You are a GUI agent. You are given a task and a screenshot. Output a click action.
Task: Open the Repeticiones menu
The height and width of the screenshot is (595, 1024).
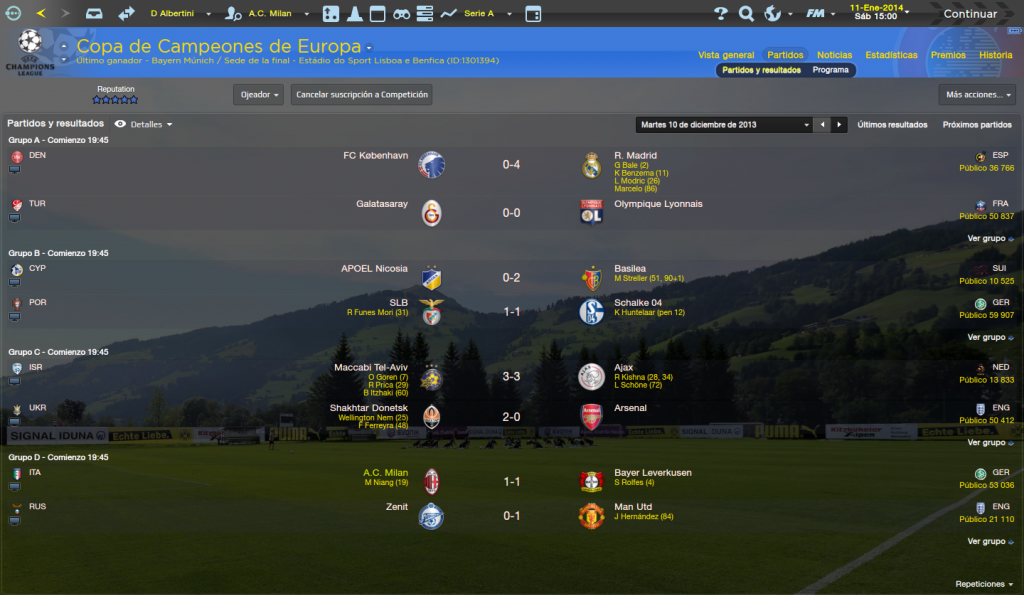[984, 584]
